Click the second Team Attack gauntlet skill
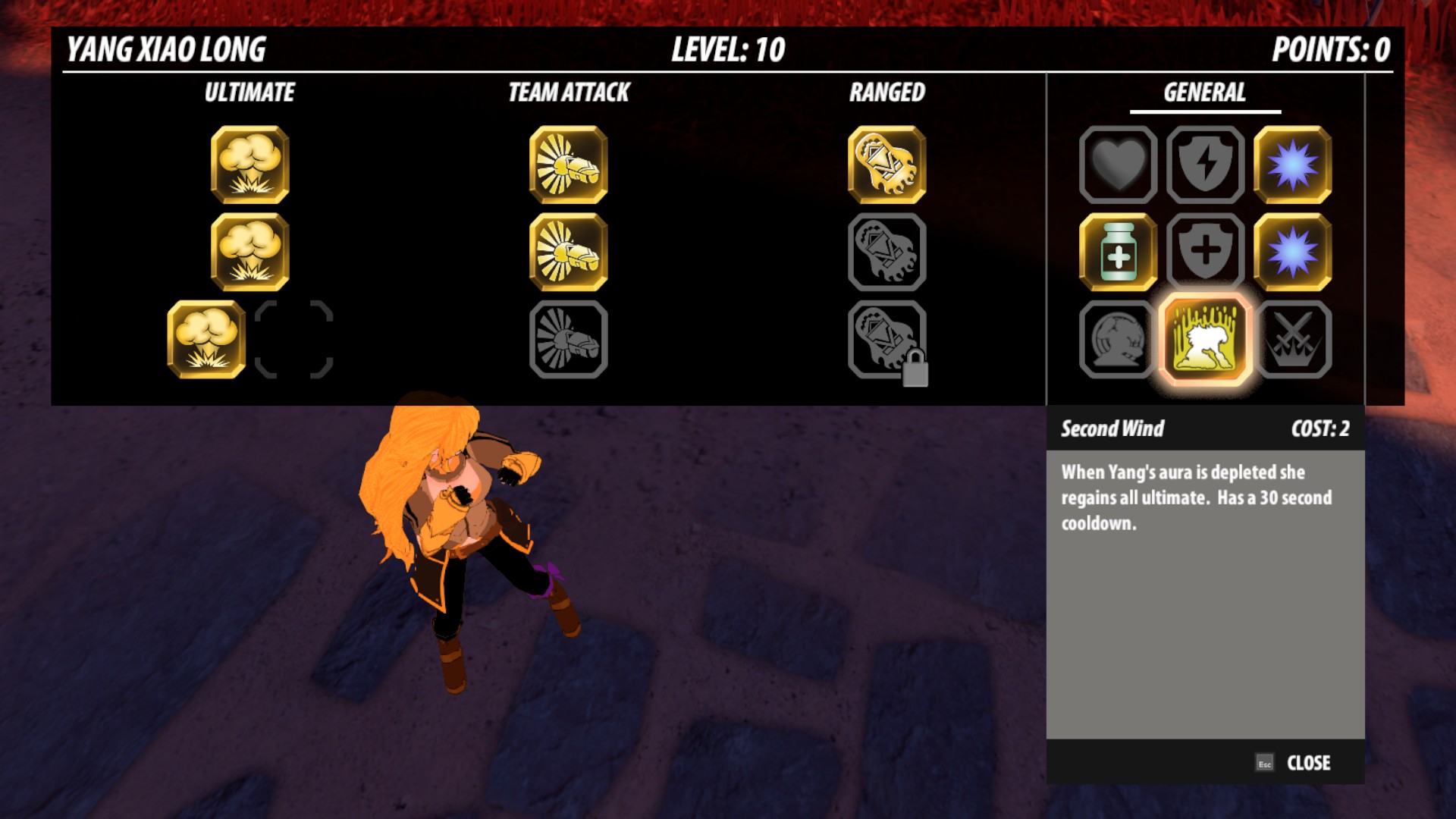The height and width of the screenshot is (819, 1456). click(570, 253)
